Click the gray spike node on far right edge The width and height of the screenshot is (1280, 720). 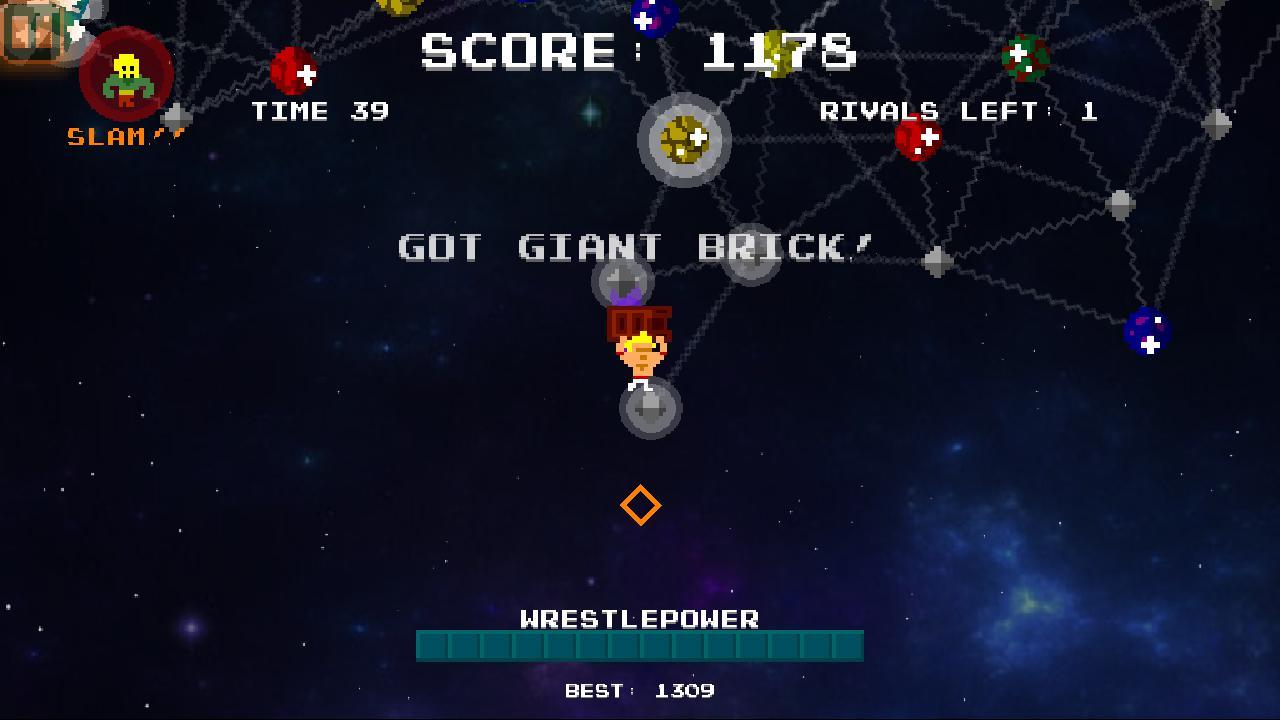(x=1216, y=123)
